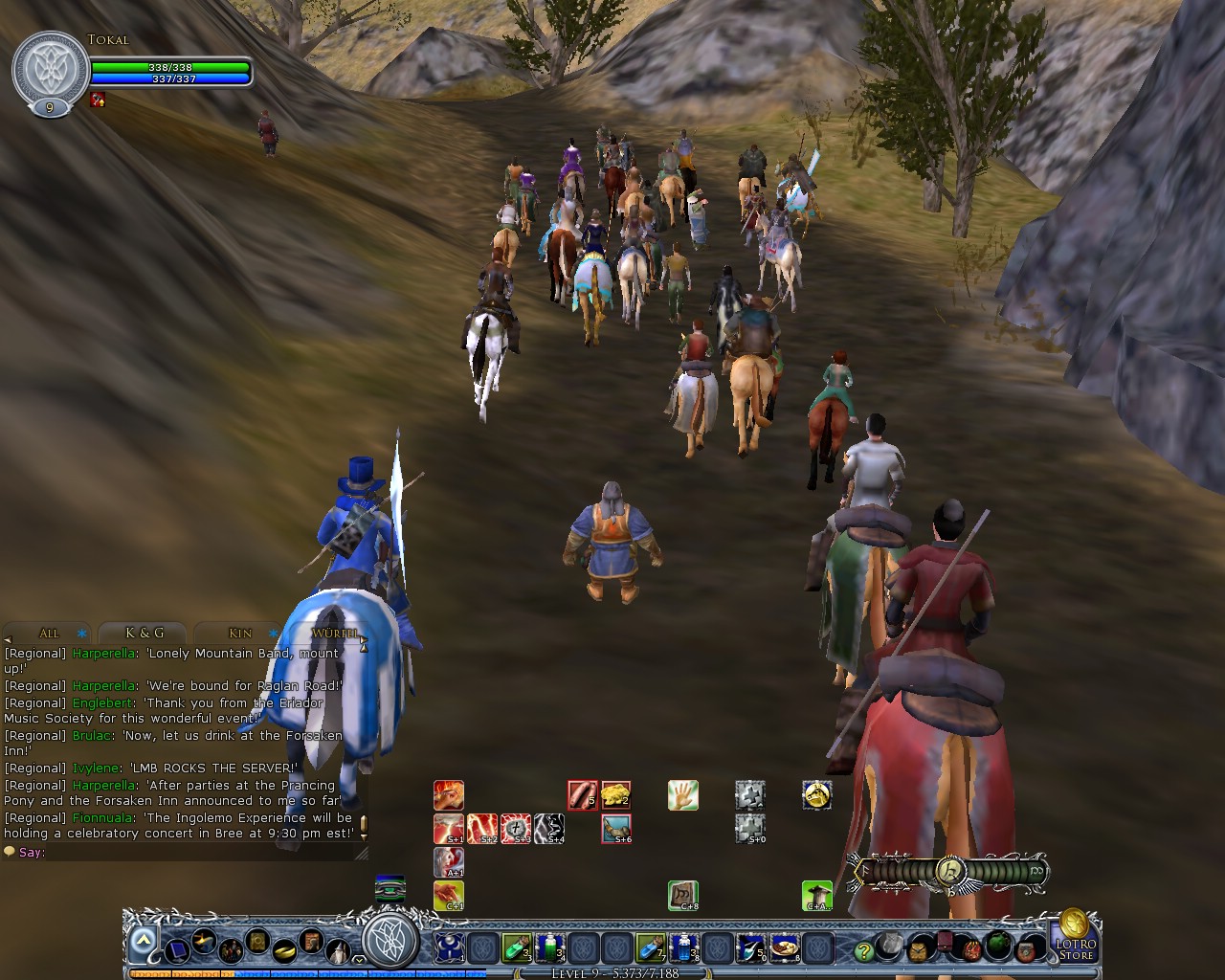Click the golden horse mount icon
Viewport: 1225px width, 980px height.
[816, 795]
